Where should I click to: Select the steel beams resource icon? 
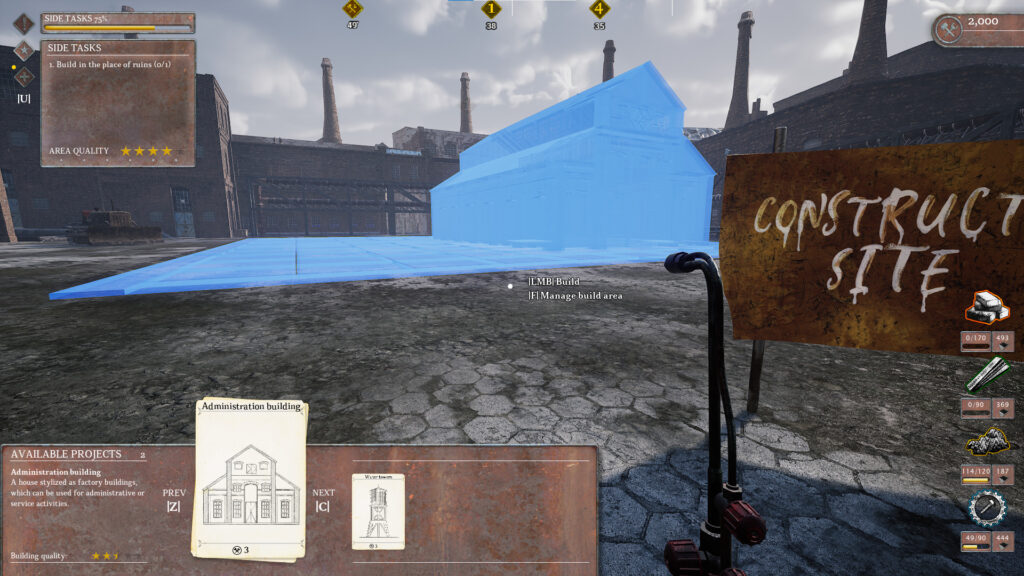point(986,375)
